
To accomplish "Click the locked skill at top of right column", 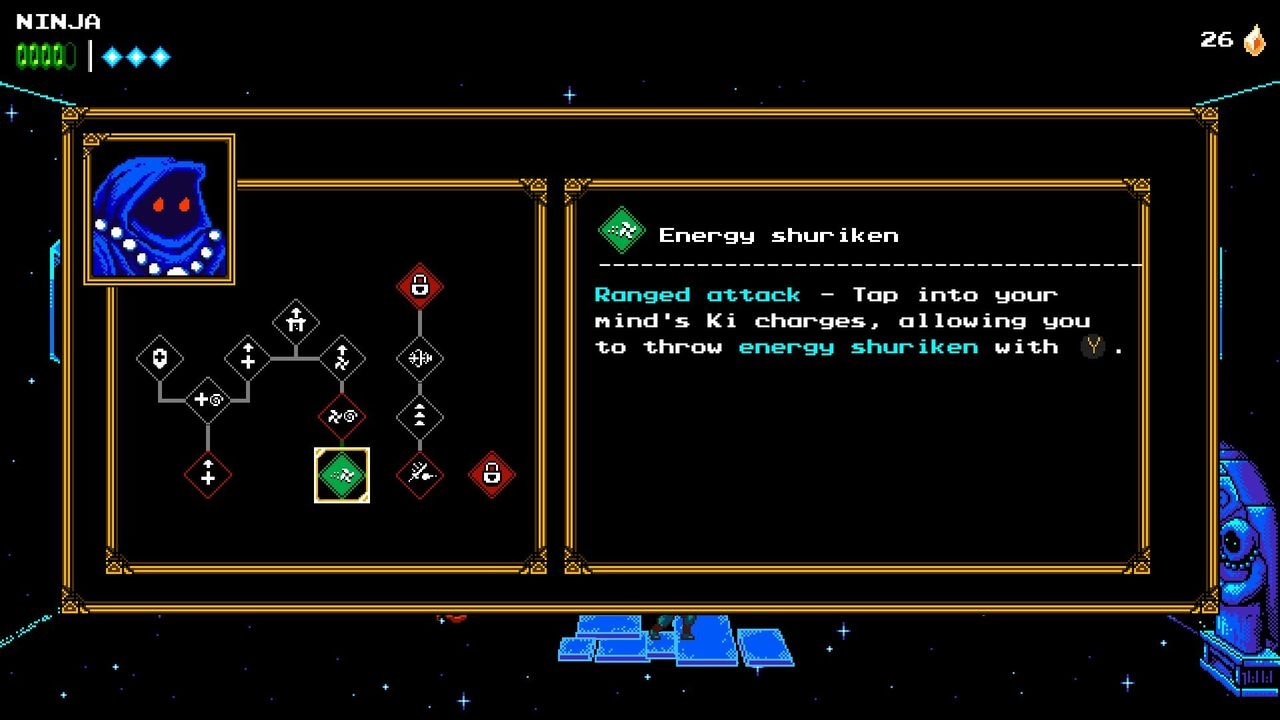I will 420,285.
